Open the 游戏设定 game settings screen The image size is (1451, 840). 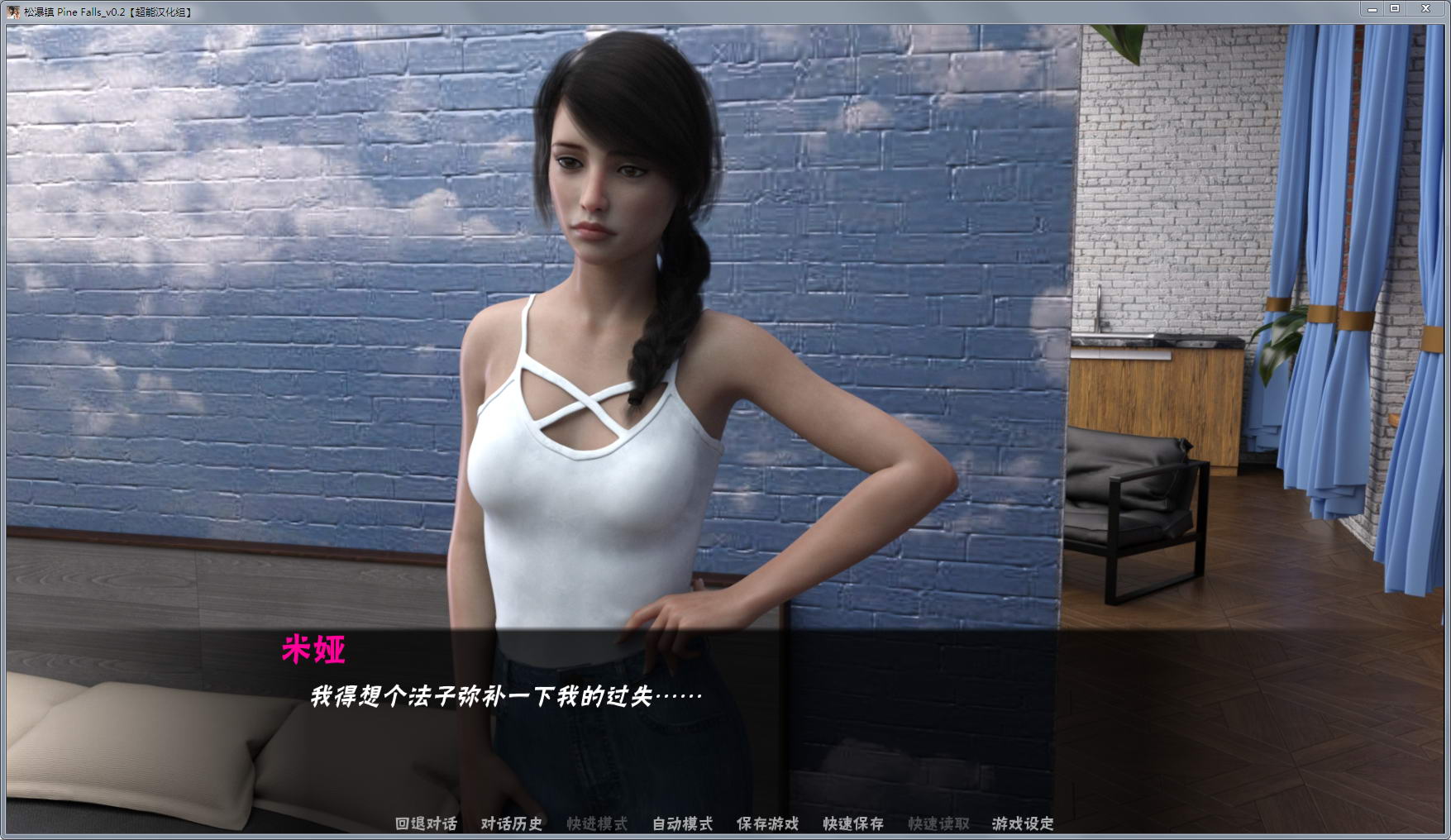click(x=1025, y=823)
